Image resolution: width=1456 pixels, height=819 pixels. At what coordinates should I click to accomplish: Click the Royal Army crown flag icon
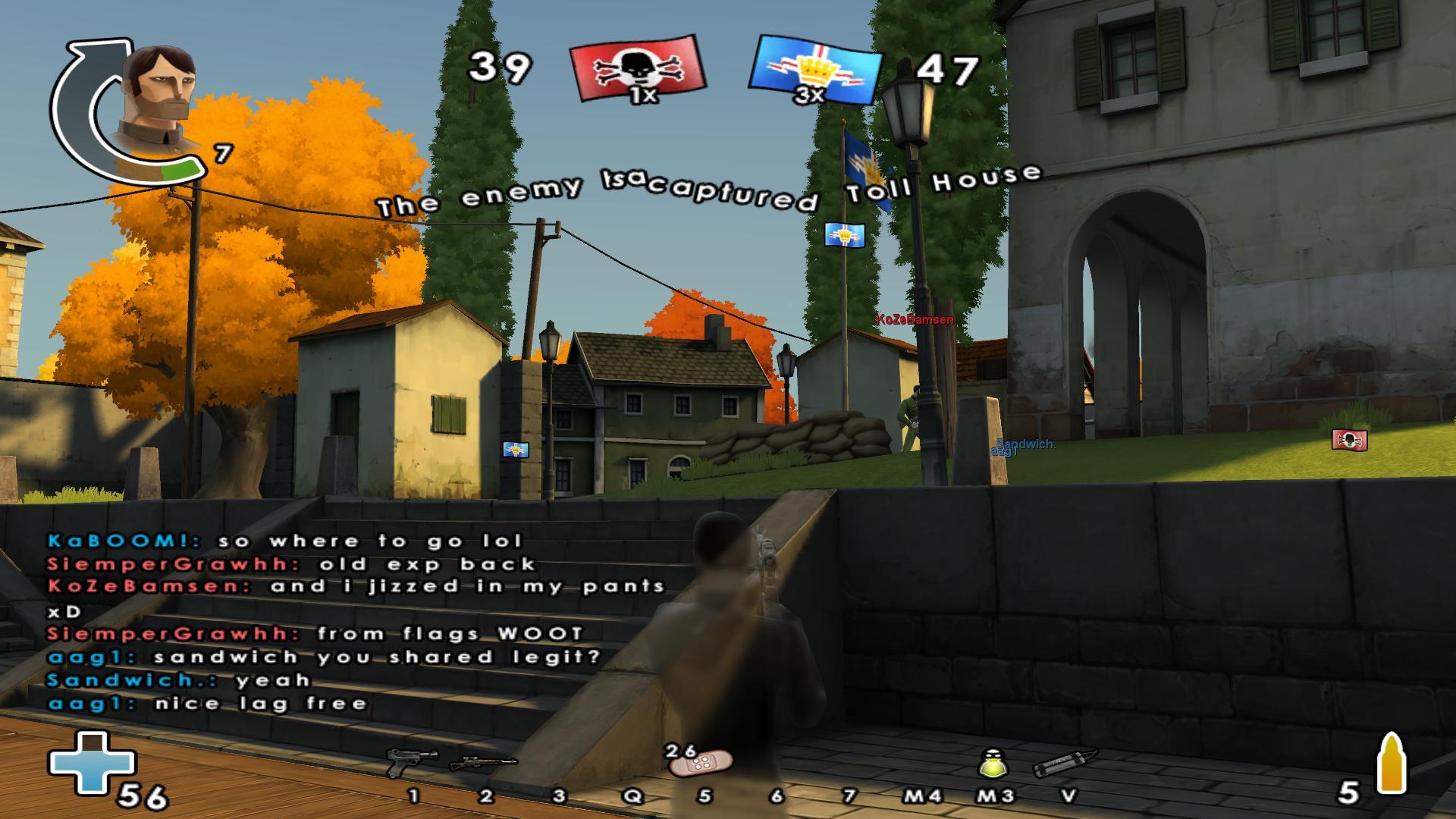click(x=817, y=68)
